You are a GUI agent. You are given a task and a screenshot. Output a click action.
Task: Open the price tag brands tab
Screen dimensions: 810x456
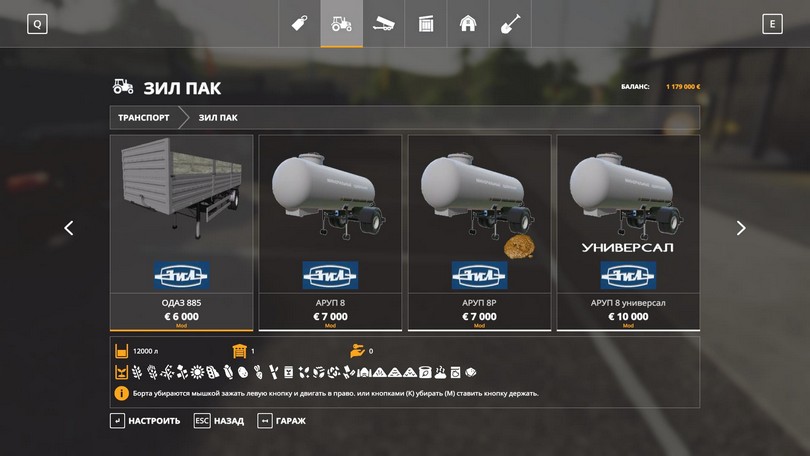coord(298,24)
